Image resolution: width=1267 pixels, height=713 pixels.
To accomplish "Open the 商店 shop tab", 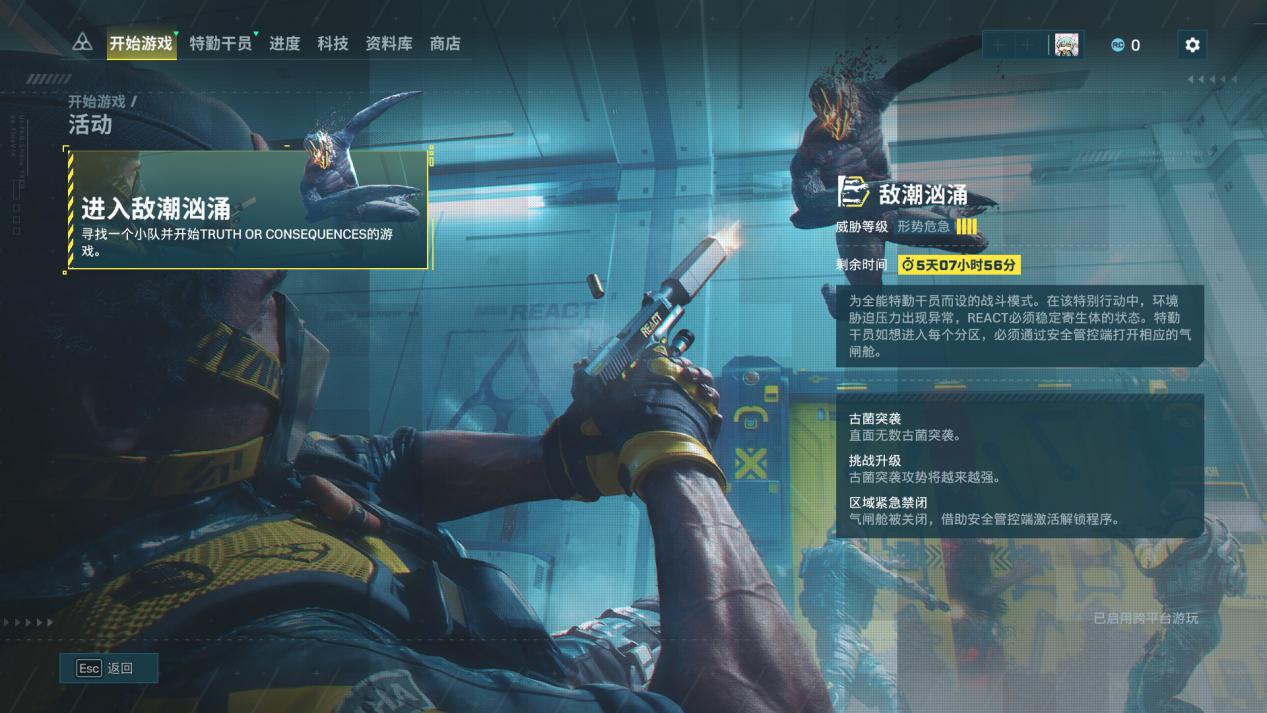I will coord(445,44).
